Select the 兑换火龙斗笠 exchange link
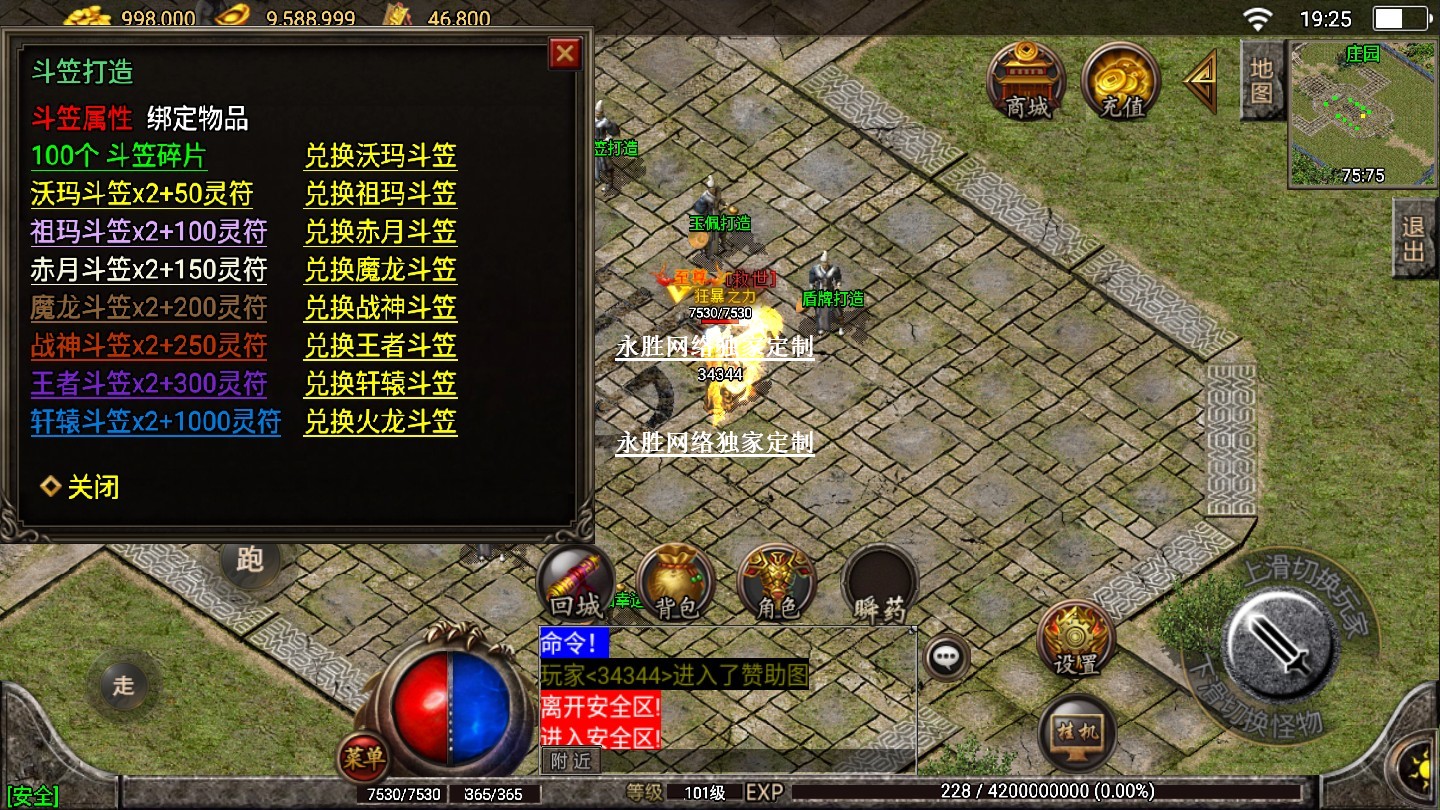 [380, 422]
